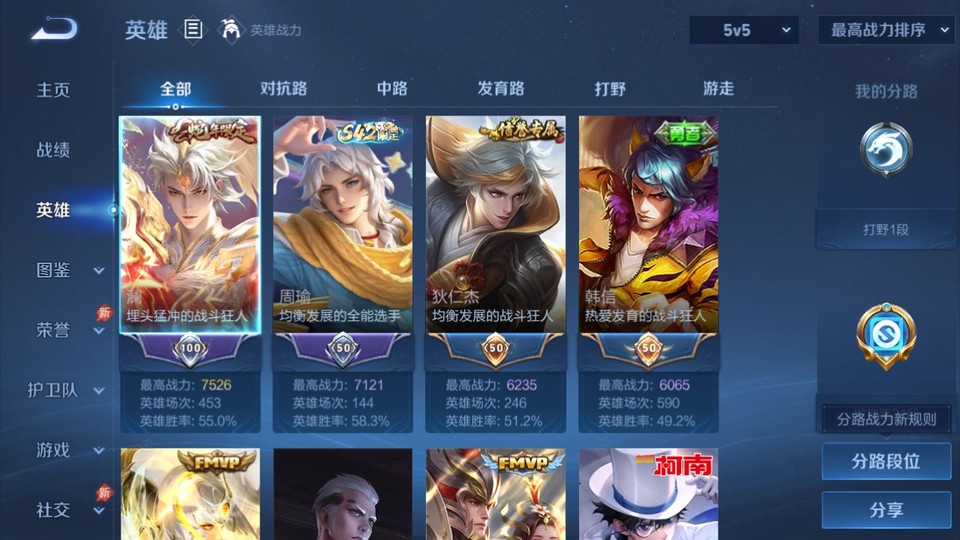Open the 战绩 match record section

point(54,150)
